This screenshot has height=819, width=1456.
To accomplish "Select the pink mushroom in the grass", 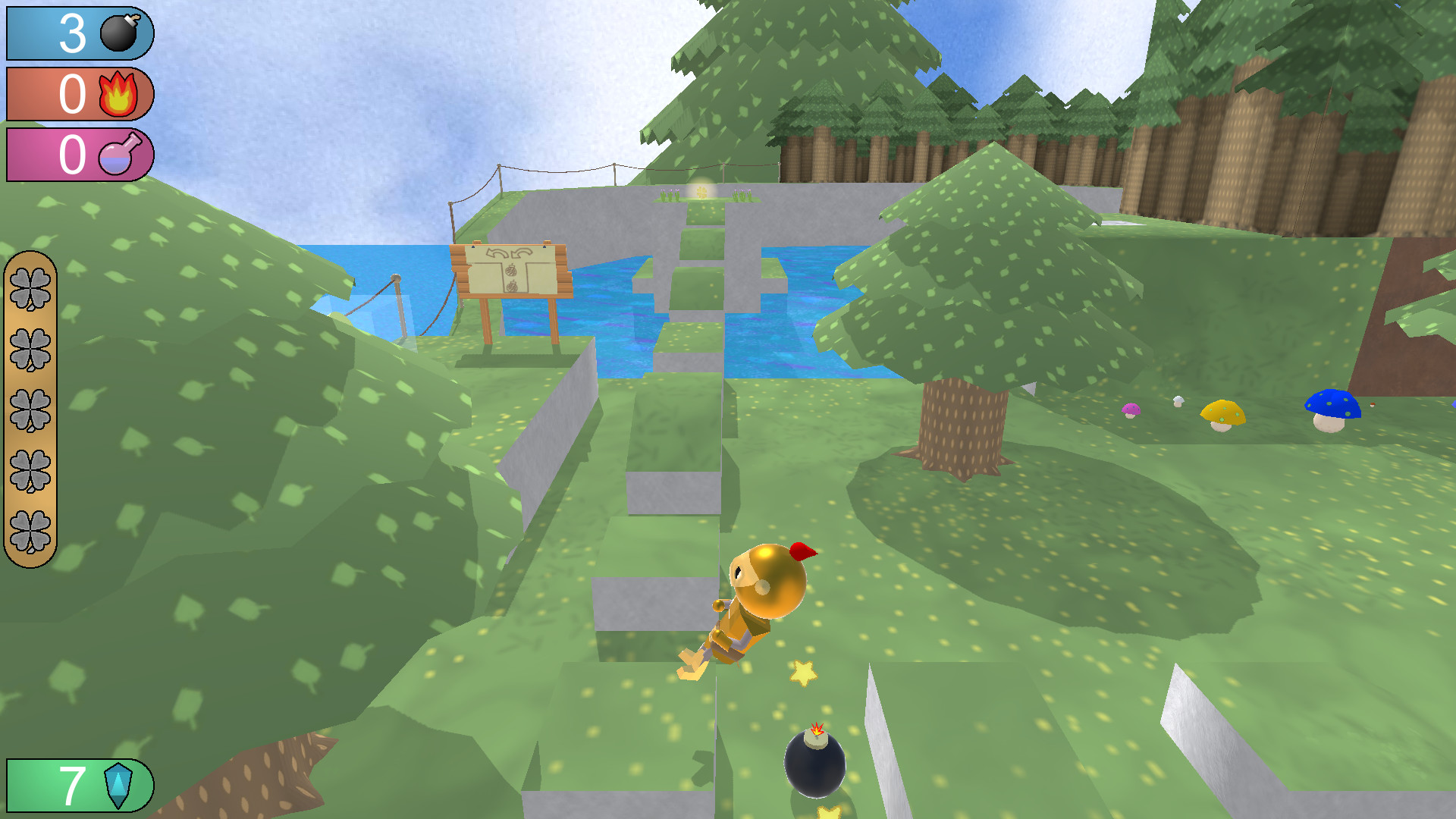I will [x=1130, y=410].
